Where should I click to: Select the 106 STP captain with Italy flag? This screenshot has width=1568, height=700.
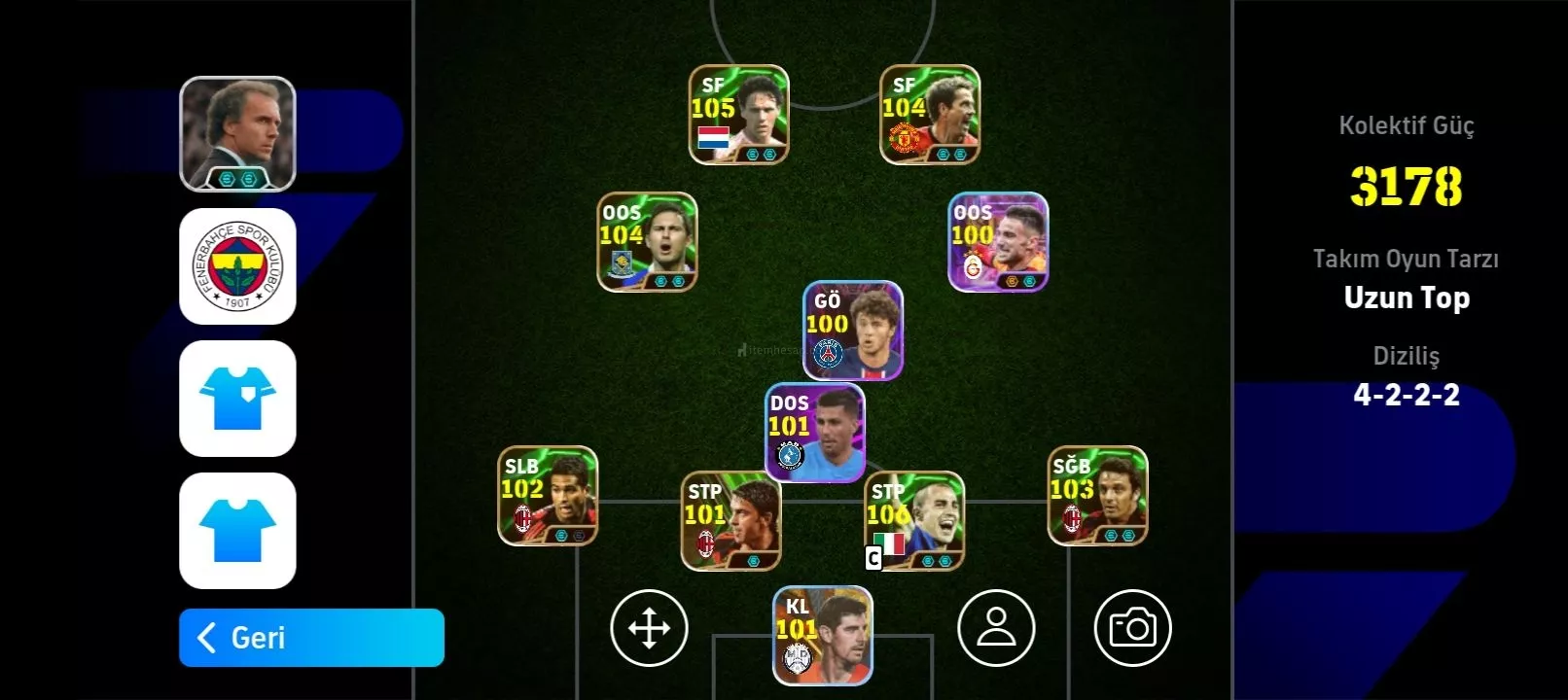913,521
